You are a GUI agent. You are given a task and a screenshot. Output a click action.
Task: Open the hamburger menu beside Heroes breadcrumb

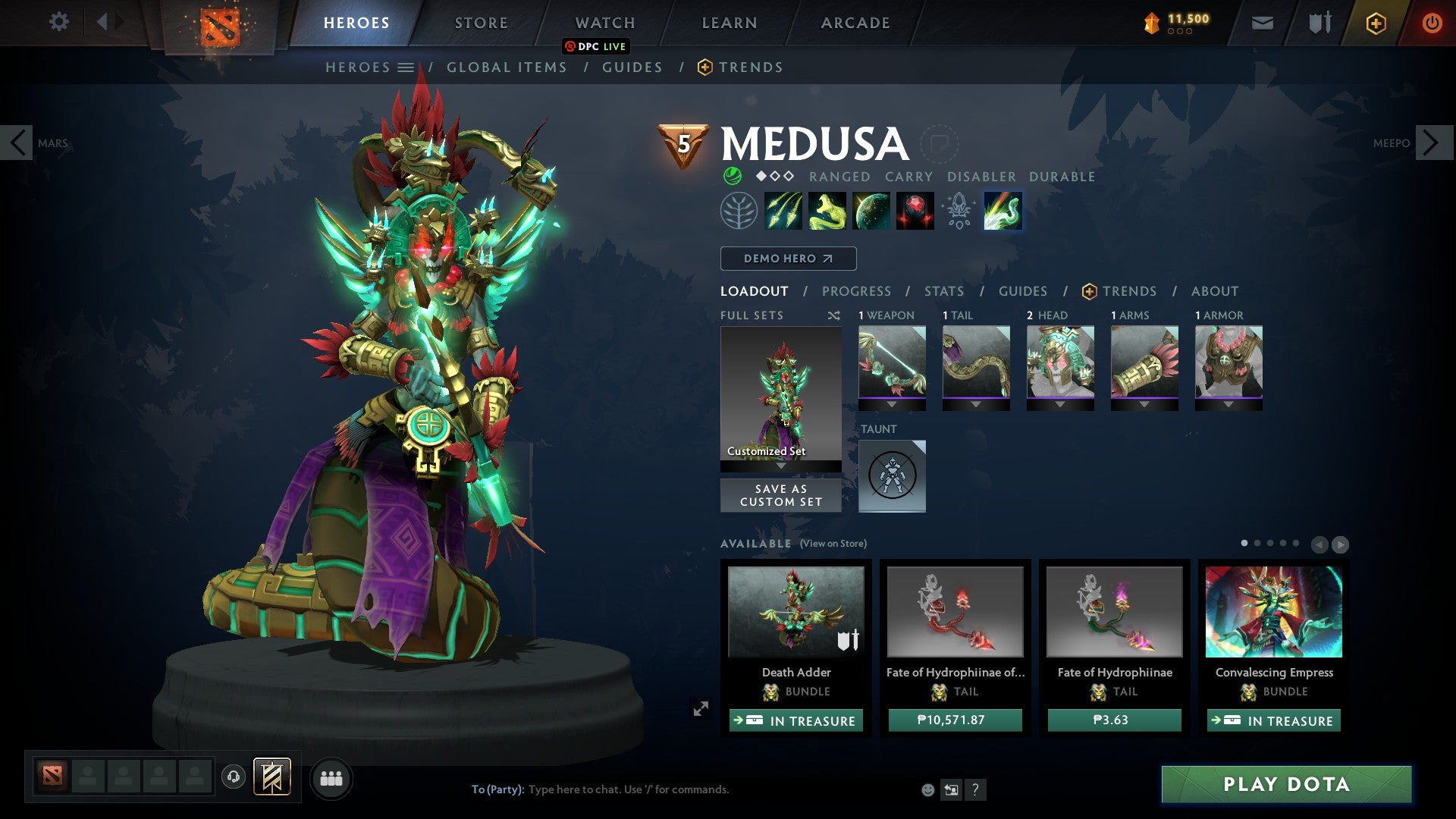[408, 67]
